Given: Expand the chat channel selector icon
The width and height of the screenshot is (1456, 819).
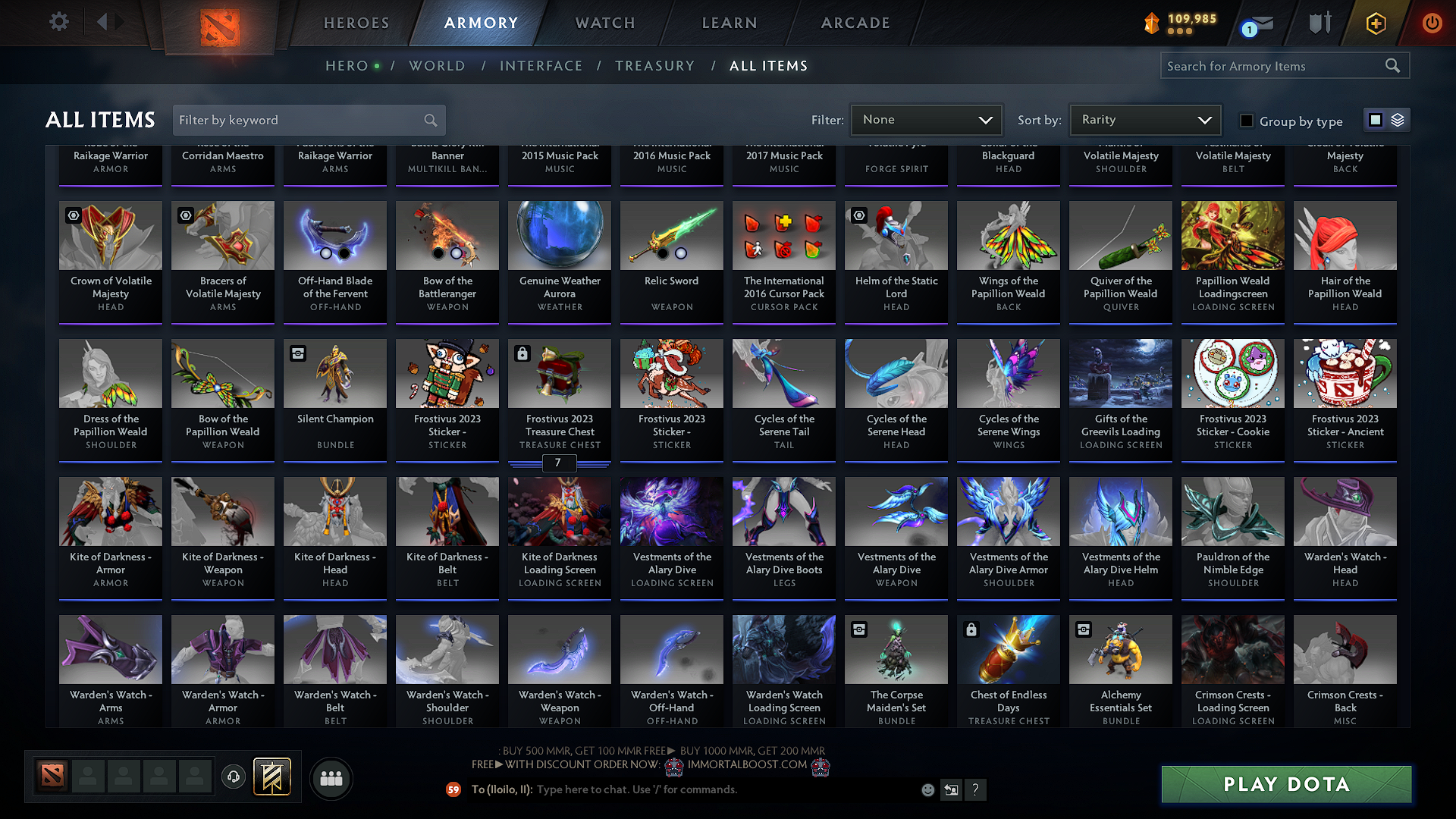Looking at the screenshot, I should tap(951, 789).
